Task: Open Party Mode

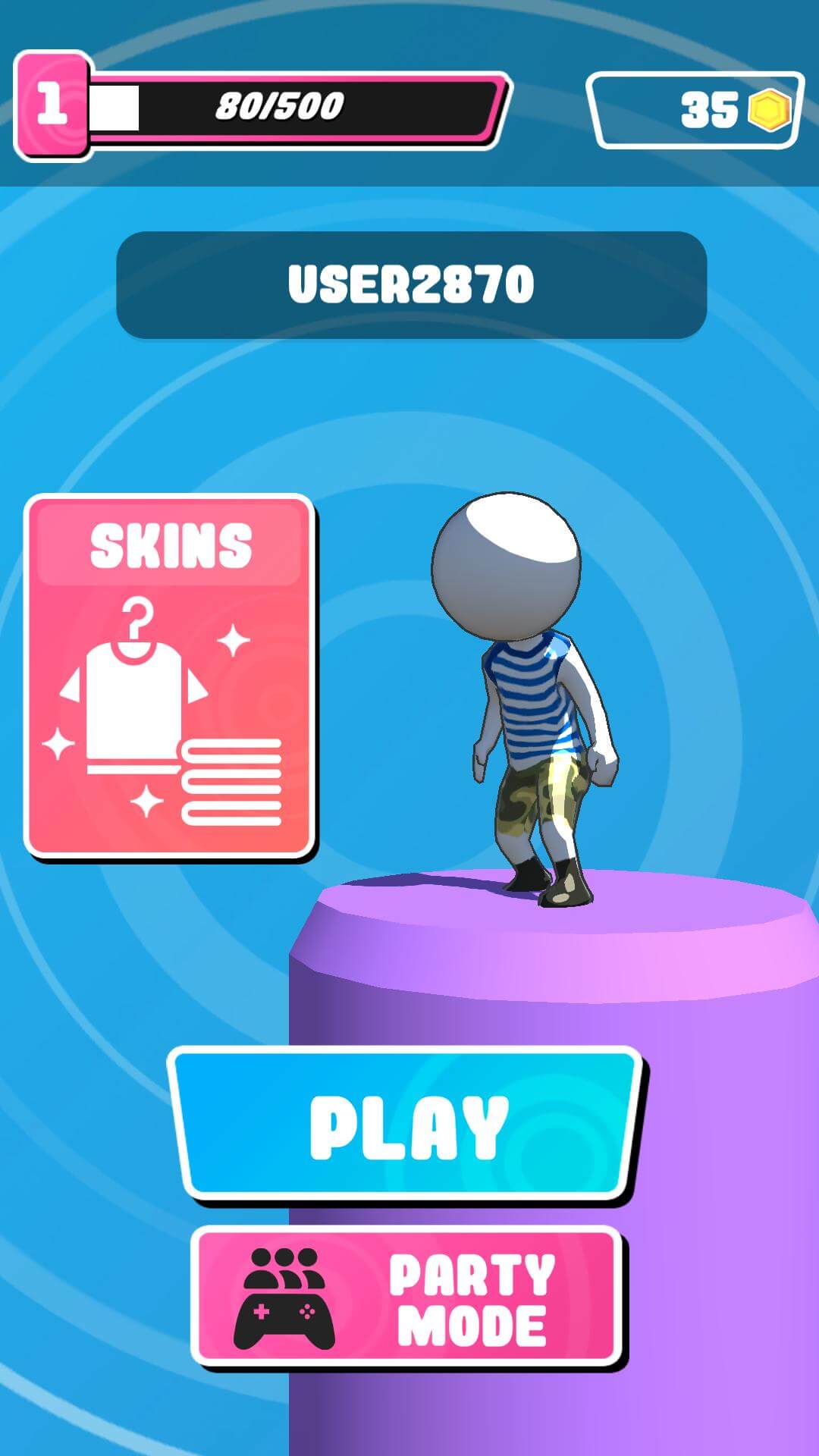Action: tap(407, 1298)
